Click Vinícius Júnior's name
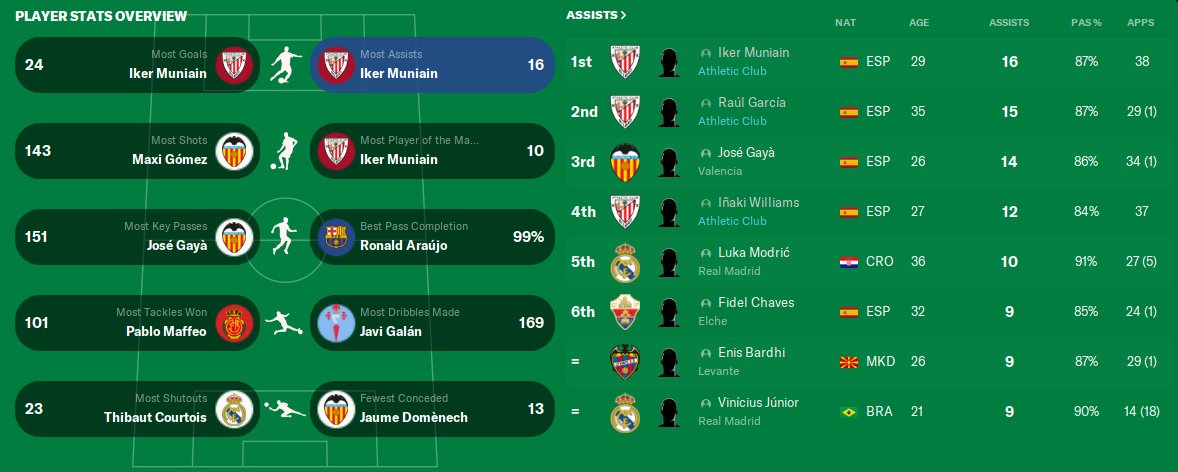 (x=758, y=403)
